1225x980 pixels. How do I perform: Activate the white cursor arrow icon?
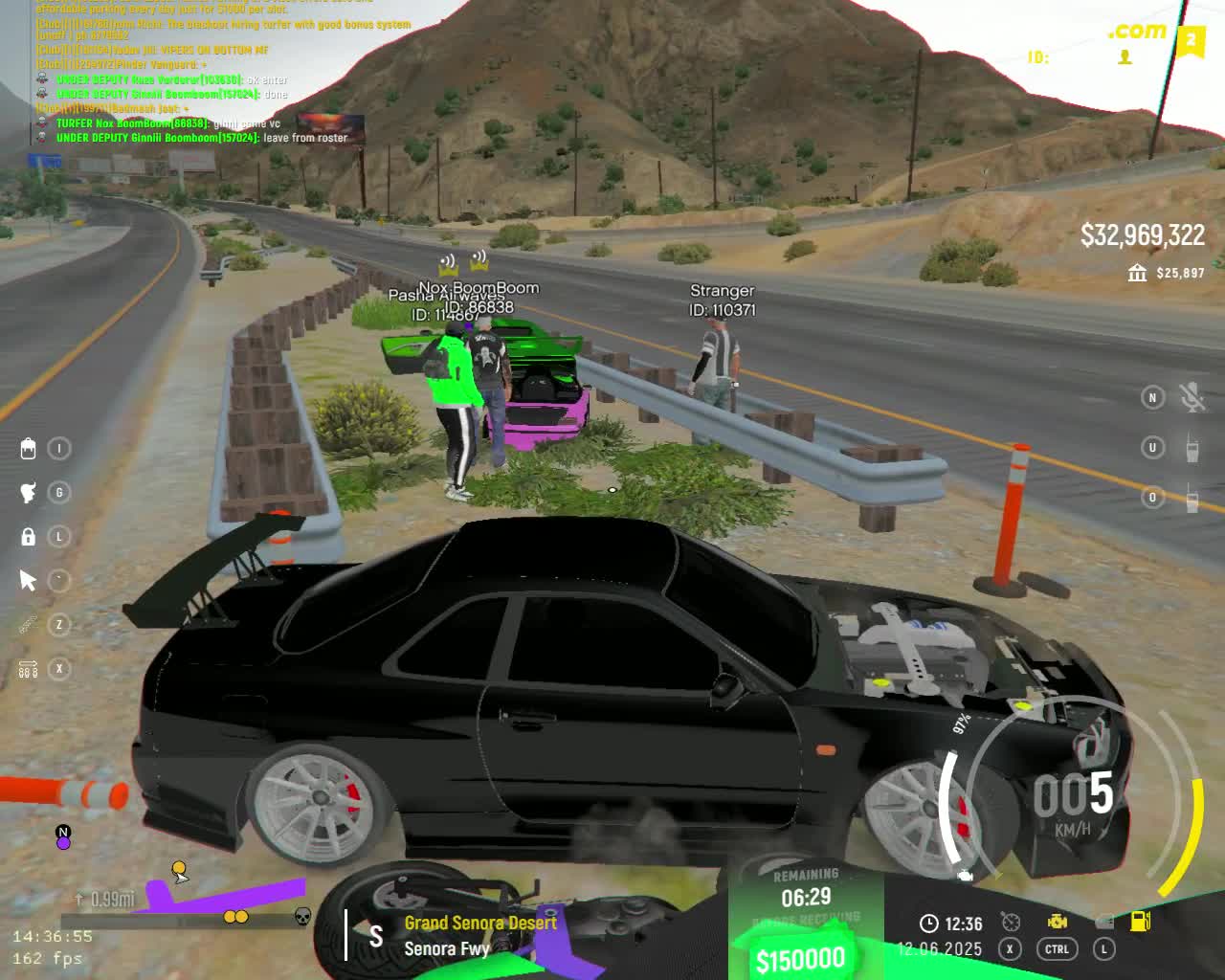[28, 581]
